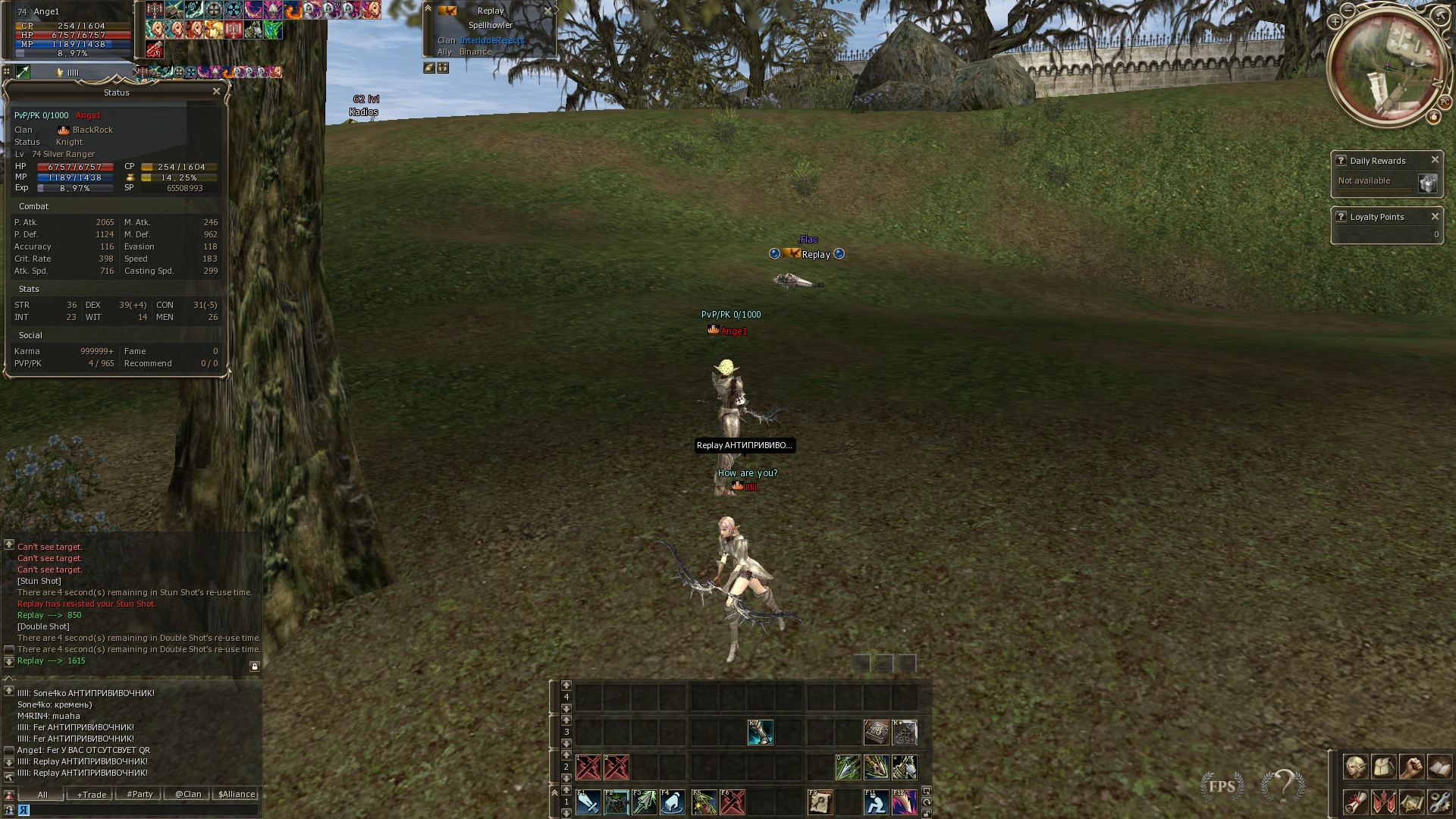Zoom in the minimap
The width and height of the screenshot is (1456, 819).
(x=1335, y=22)
